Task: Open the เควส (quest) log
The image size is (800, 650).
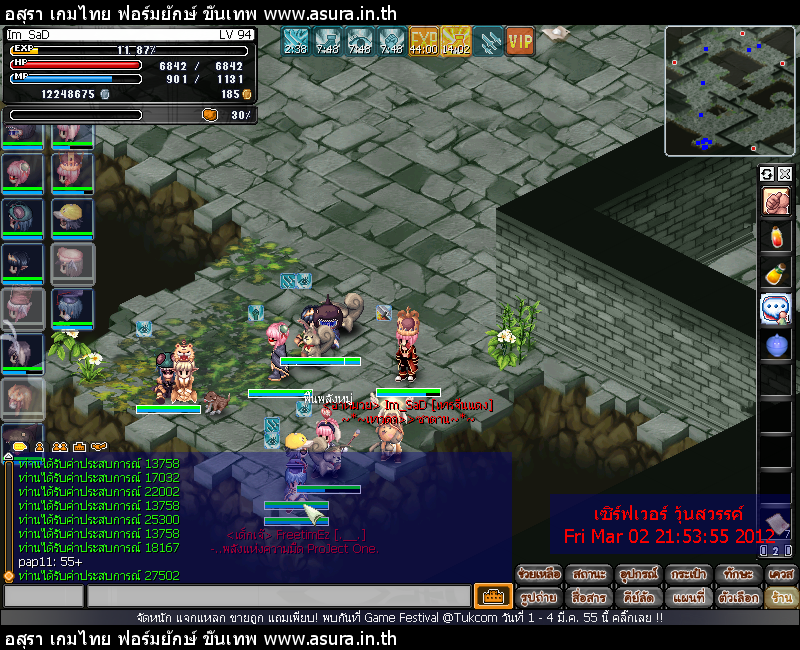Action: click(x=781, y=575)
